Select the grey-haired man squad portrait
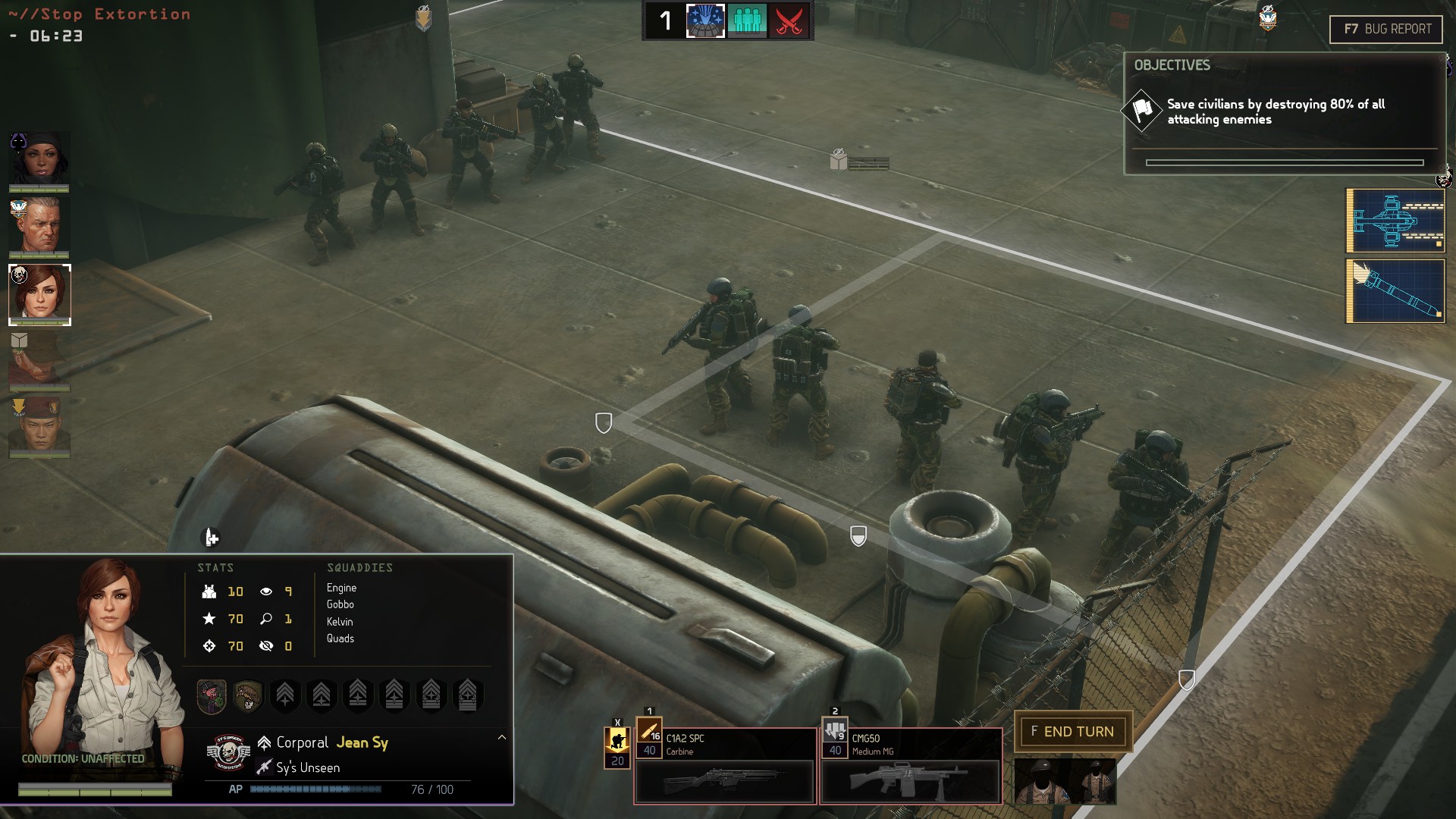The image size is (1456, 819). [x=39, y=226]
